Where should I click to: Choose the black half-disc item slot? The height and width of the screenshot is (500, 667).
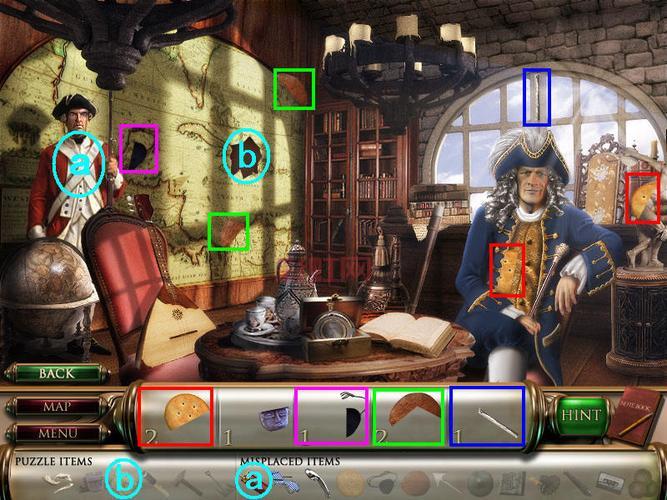click(x=331, y=416)
